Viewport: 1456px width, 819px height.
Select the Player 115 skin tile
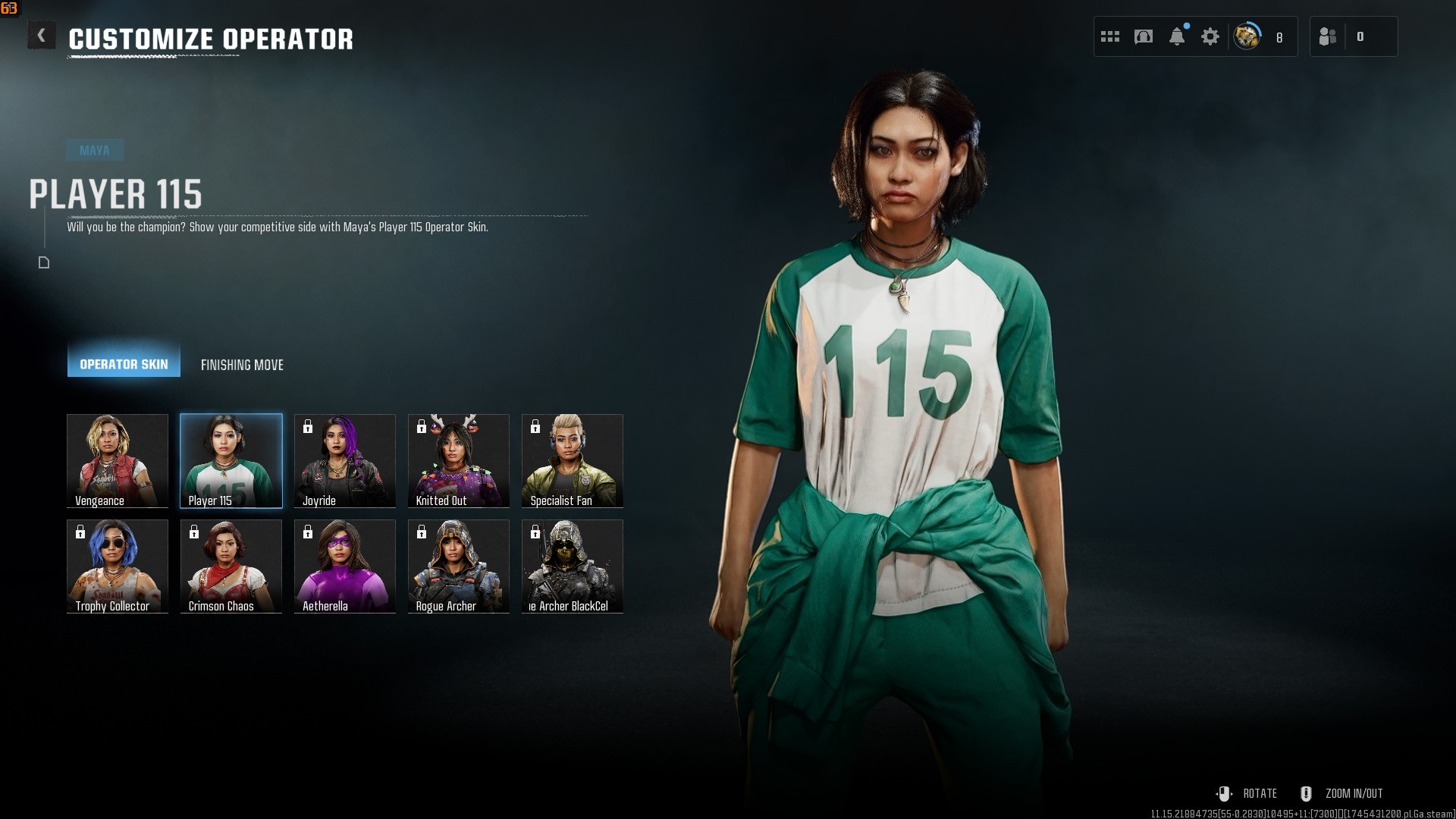tap(231, 460)
